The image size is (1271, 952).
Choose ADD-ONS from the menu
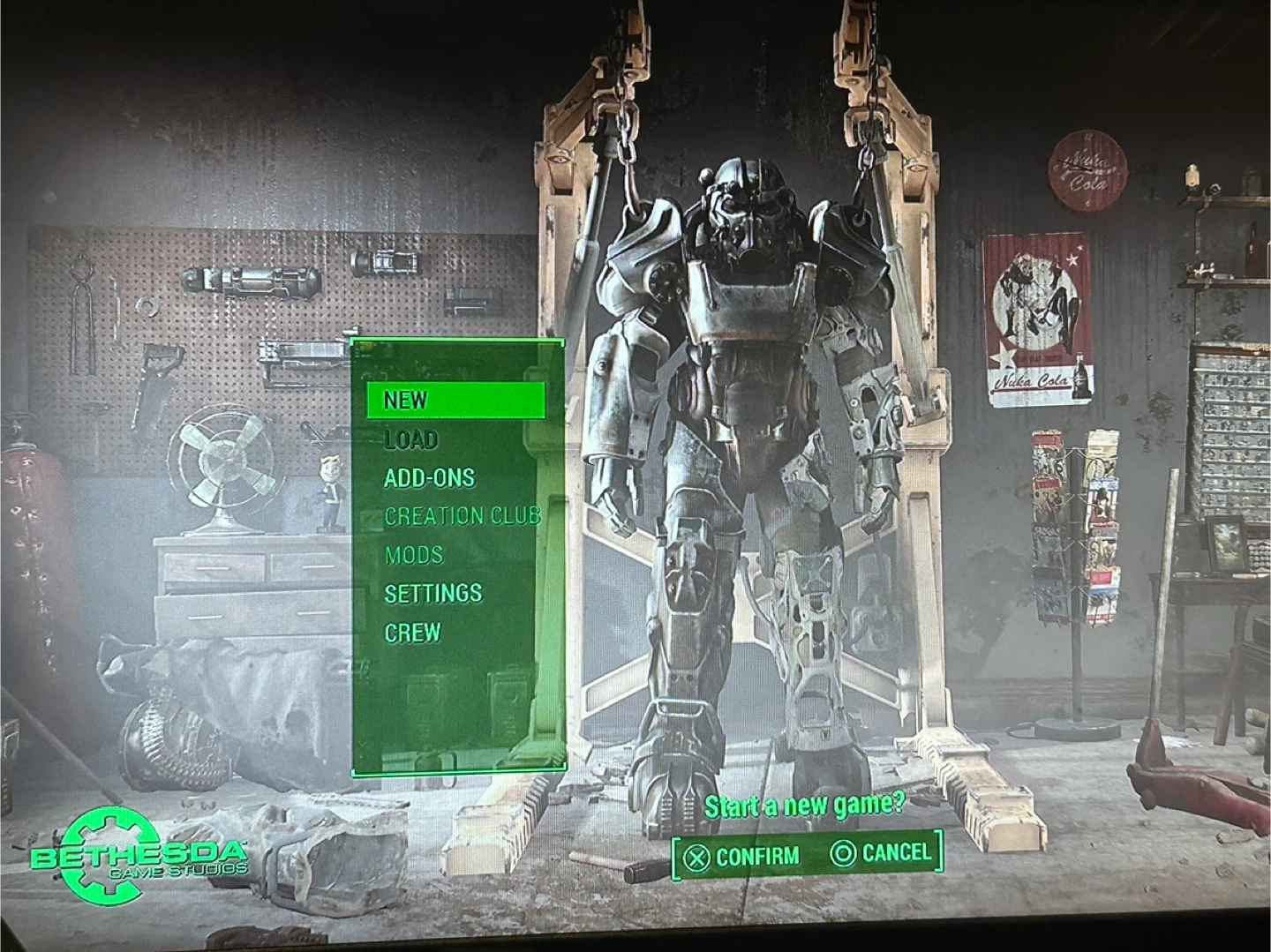tap(429, 477)
